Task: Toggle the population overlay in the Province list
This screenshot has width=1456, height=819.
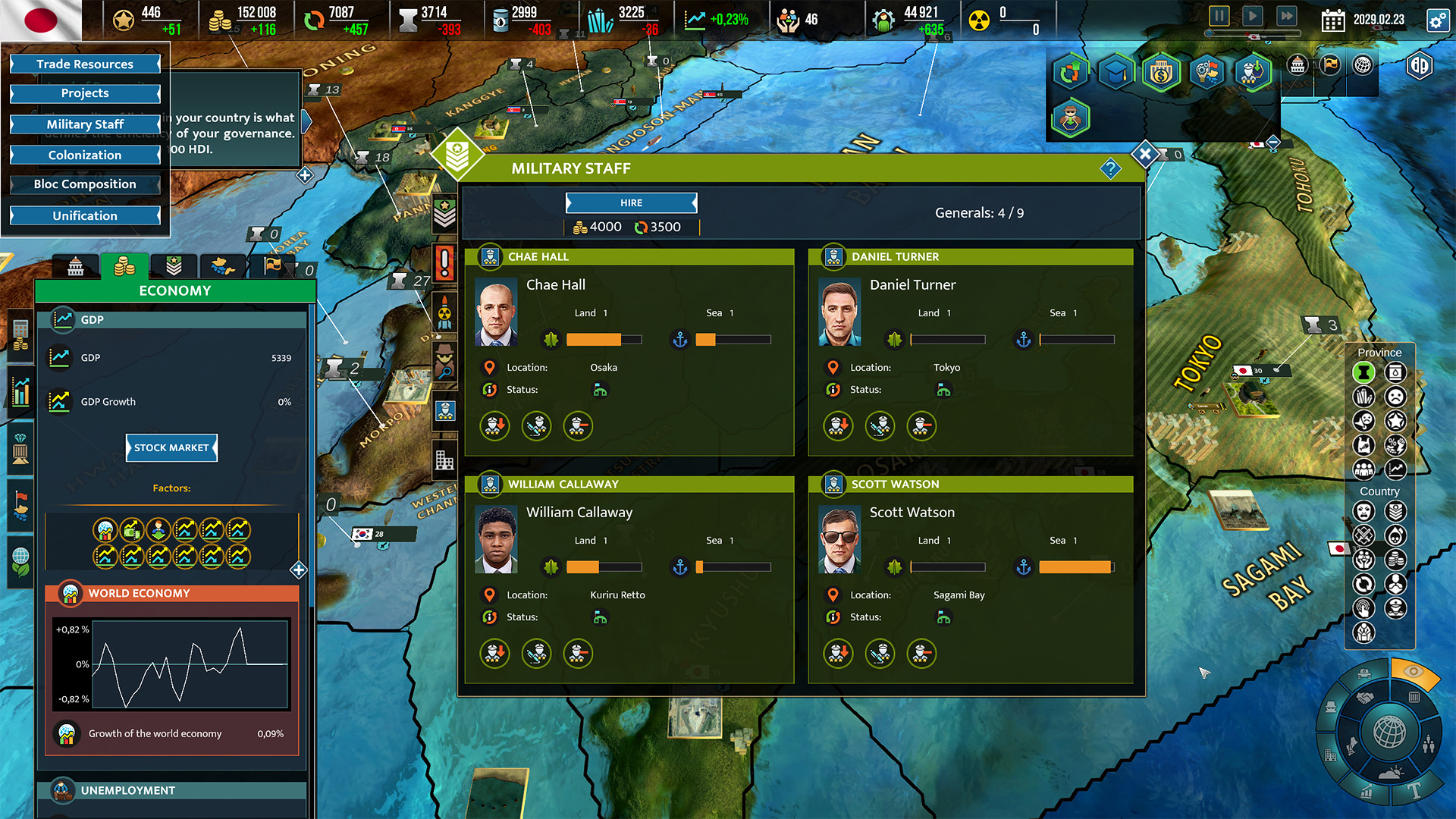Action: [x=1363, y=469]
